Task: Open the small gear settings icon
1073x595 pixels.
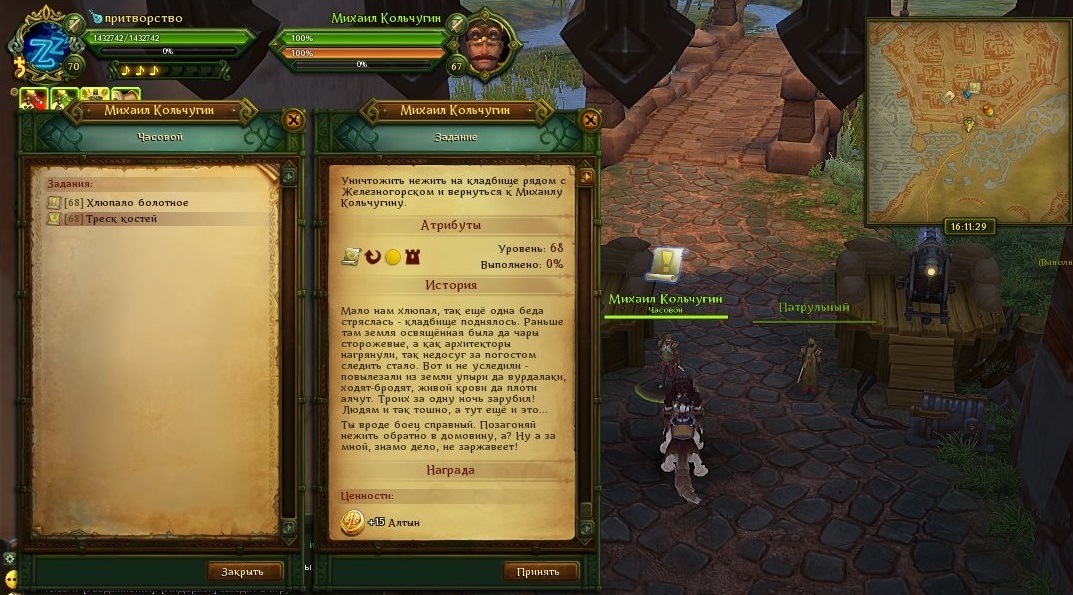Action: click(x=10, y=558)
